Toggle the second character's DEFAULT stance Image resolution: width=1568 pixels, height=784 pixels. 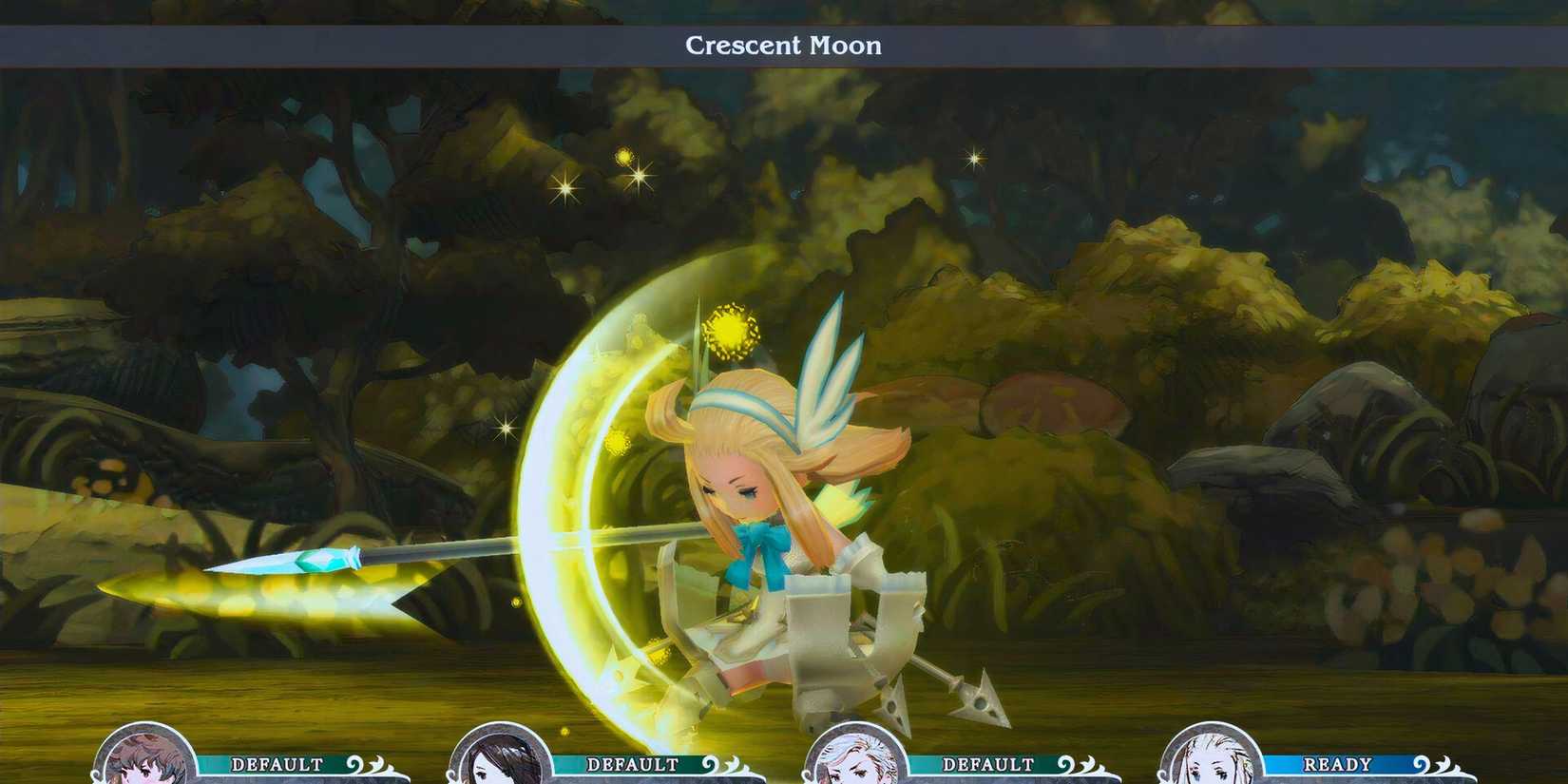tap(632, 761)
